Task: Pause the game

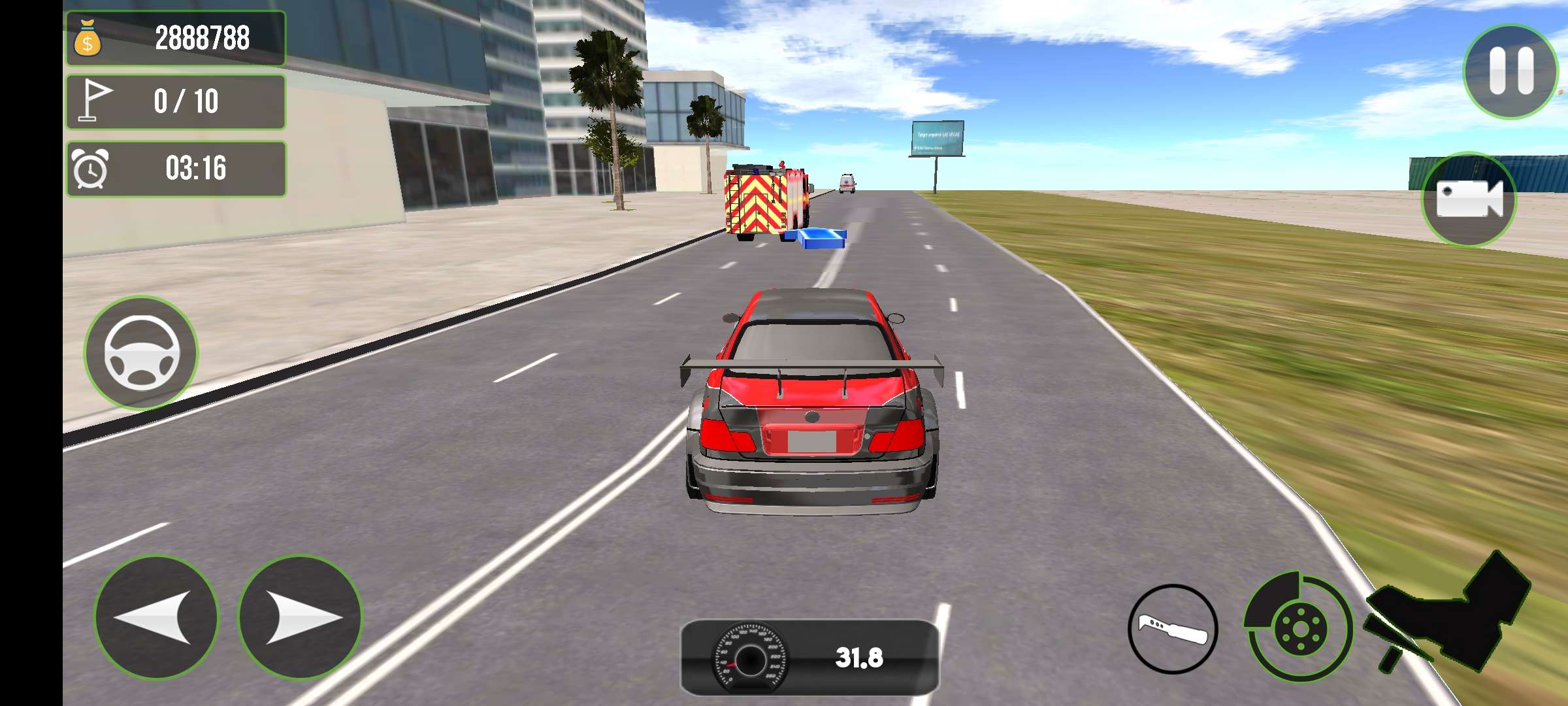Action: [x=1510, y=71]
